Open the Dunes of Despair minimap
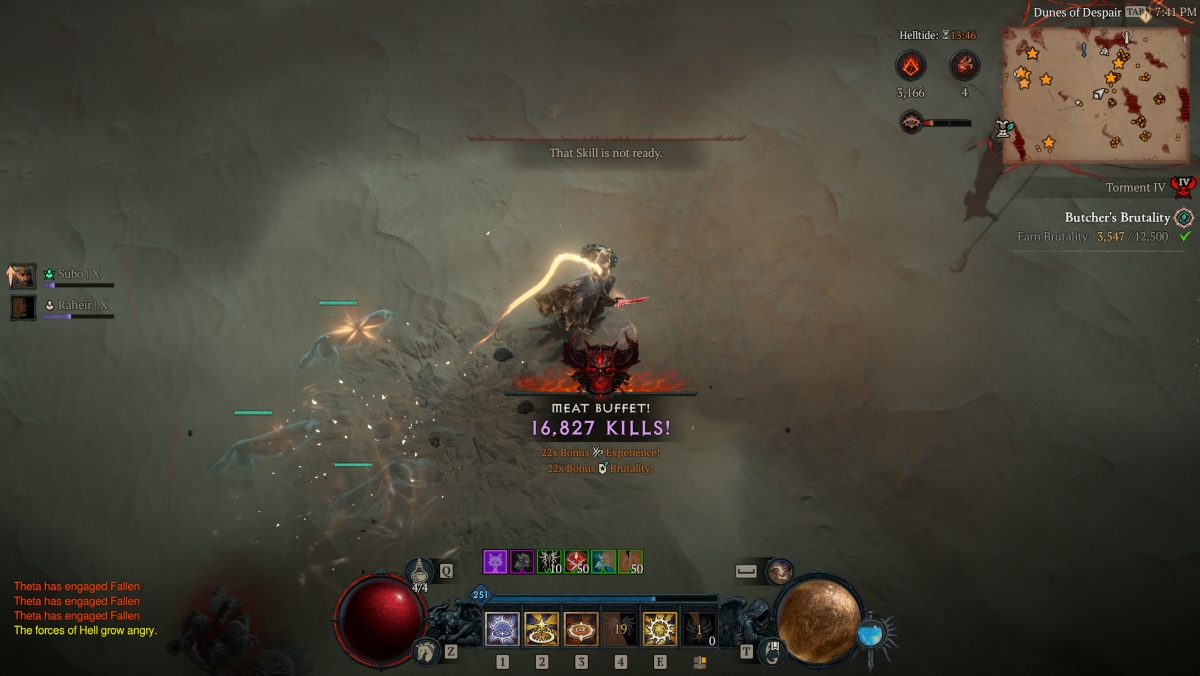Image resolution: width=1200 pixels, height=676 pixels. click(x=1095, y=95)
